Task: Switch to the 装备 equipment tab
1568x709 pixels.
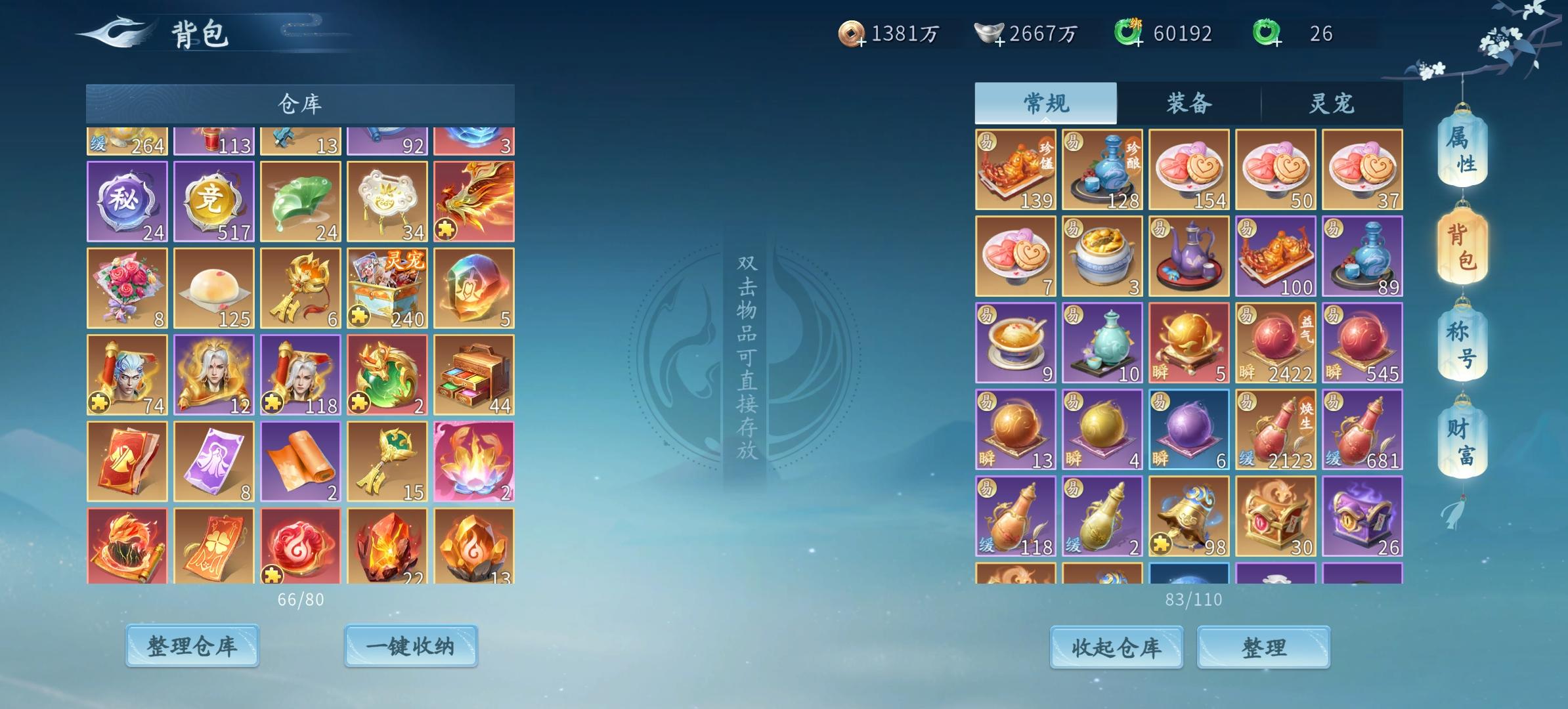Action: [1190, 102]
